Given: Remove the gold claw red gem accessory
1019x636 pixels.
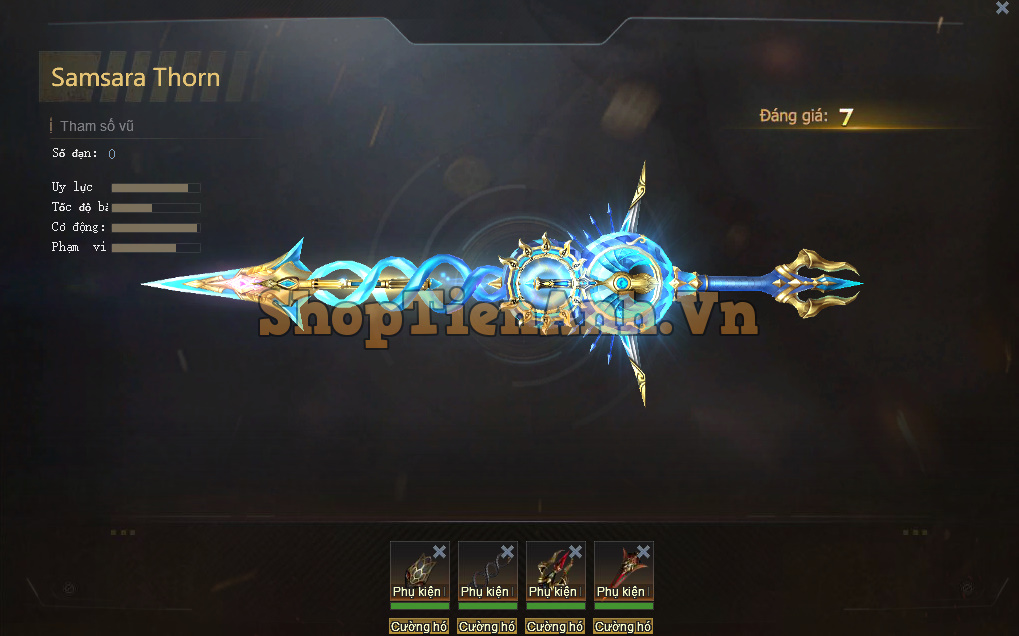Looking at the screenshot, I should pyautogui.click(x=575, y=552).
